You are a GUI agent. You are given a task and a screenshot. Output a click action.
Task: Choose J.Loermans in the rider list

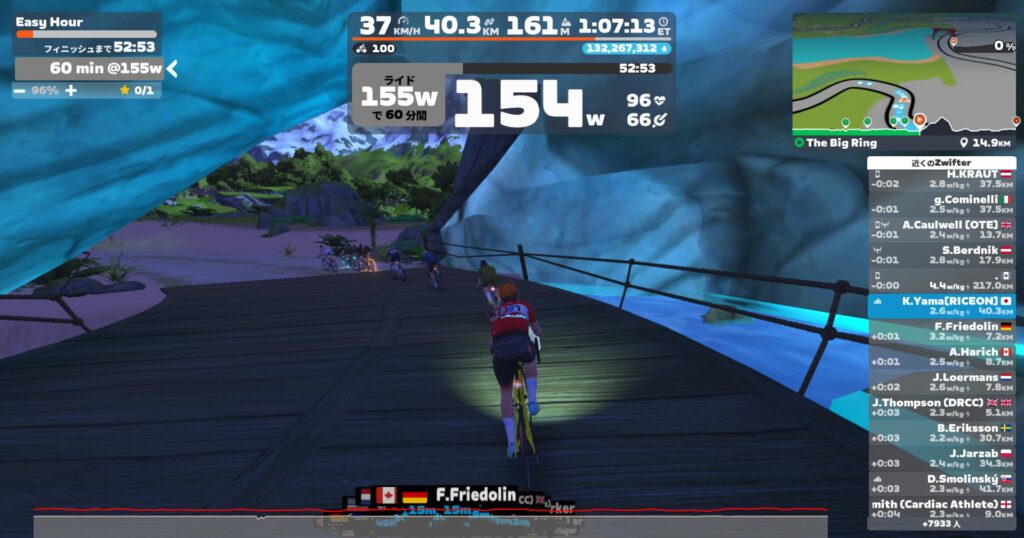click(x=941, y=382)
